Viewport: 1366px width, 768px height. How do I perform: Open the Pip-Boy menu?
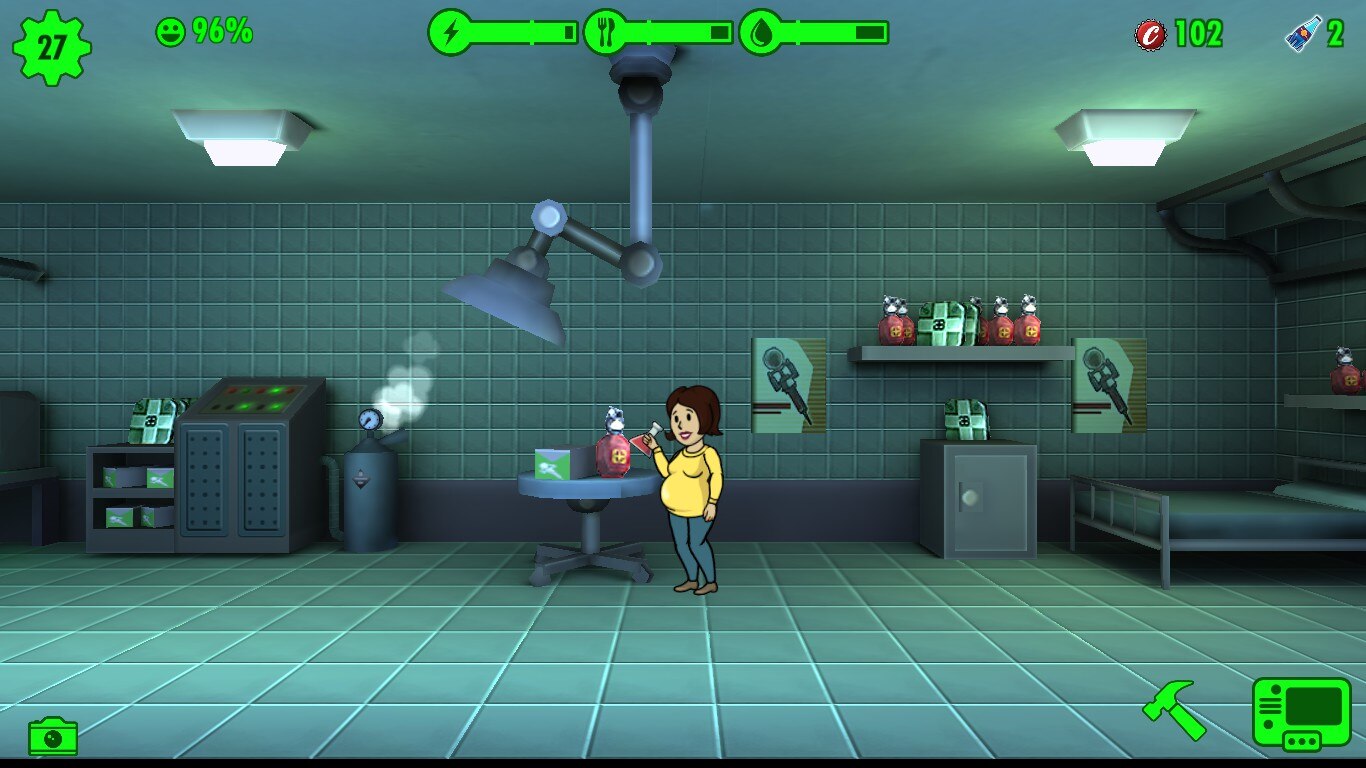pyautogui.click(x=1301, y=712)
